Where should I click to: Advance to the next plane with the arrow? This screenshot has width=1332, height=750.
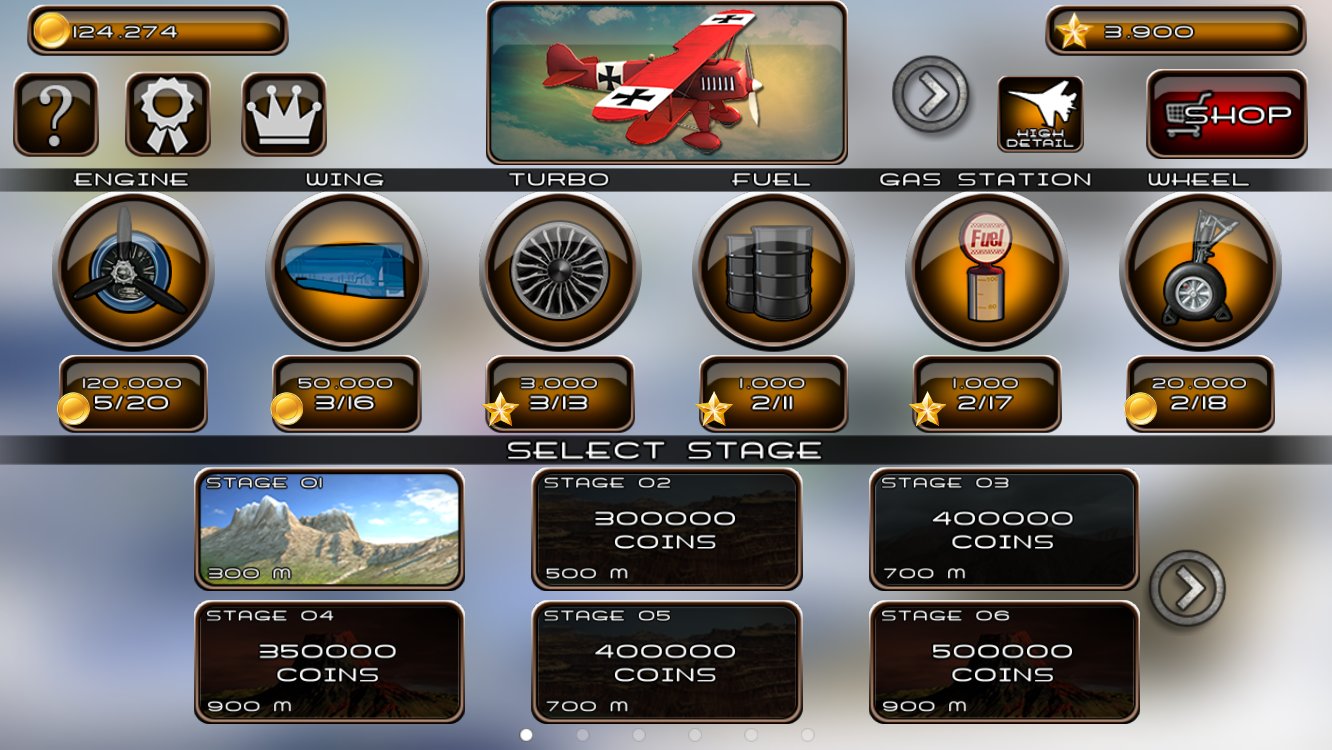[931, 95]
